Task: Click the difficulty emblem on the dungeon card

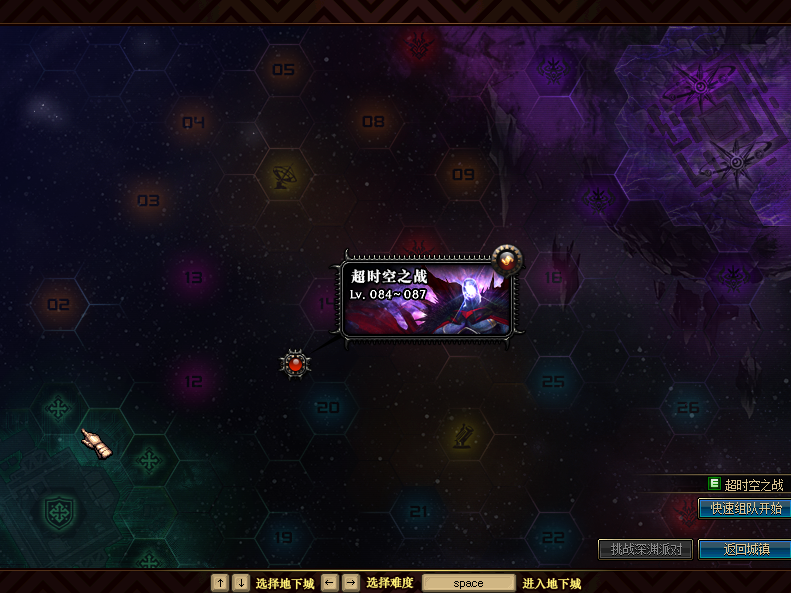Action: (507, 259)
